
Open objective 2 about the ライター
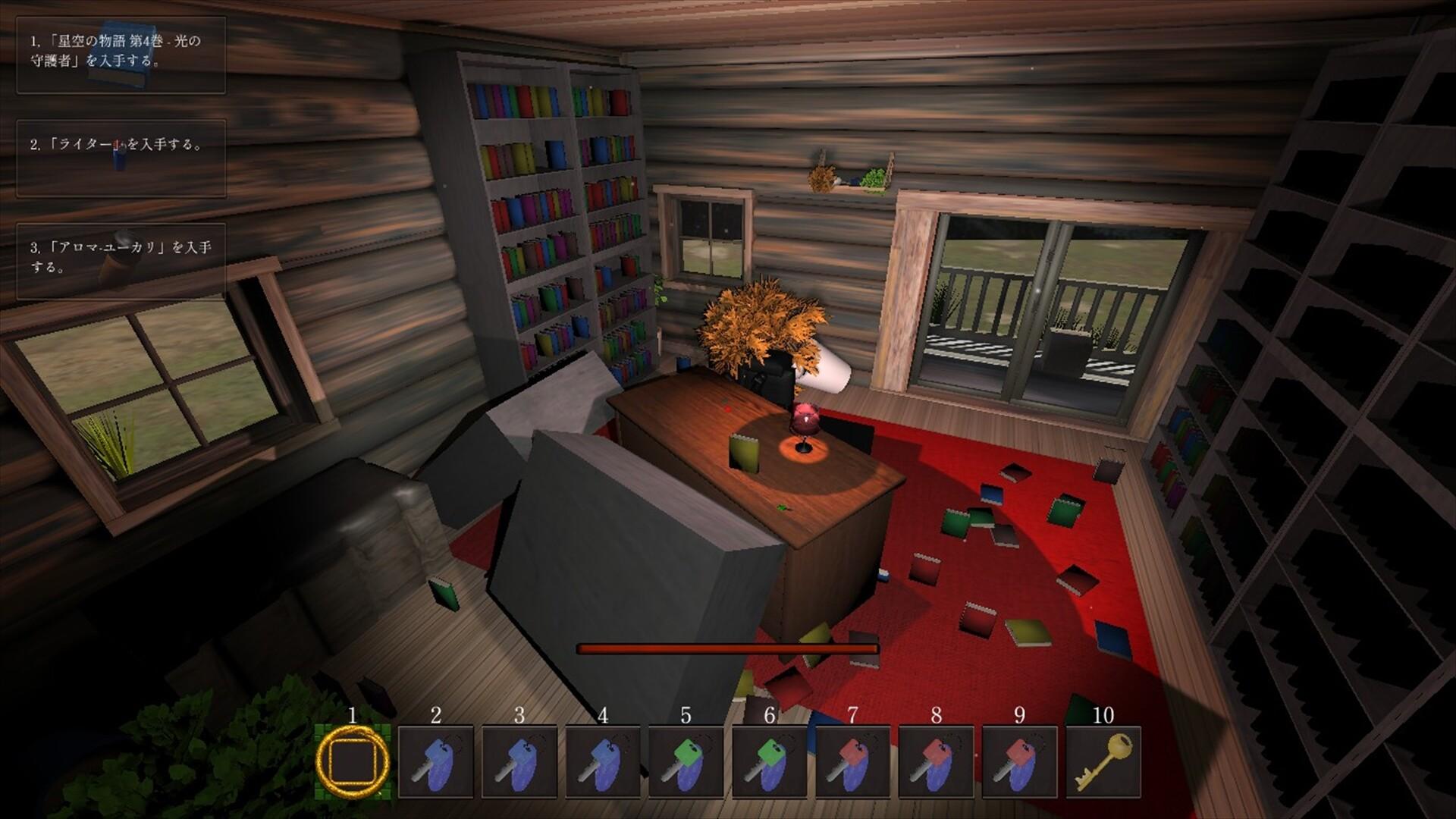[x=121, y=158]
